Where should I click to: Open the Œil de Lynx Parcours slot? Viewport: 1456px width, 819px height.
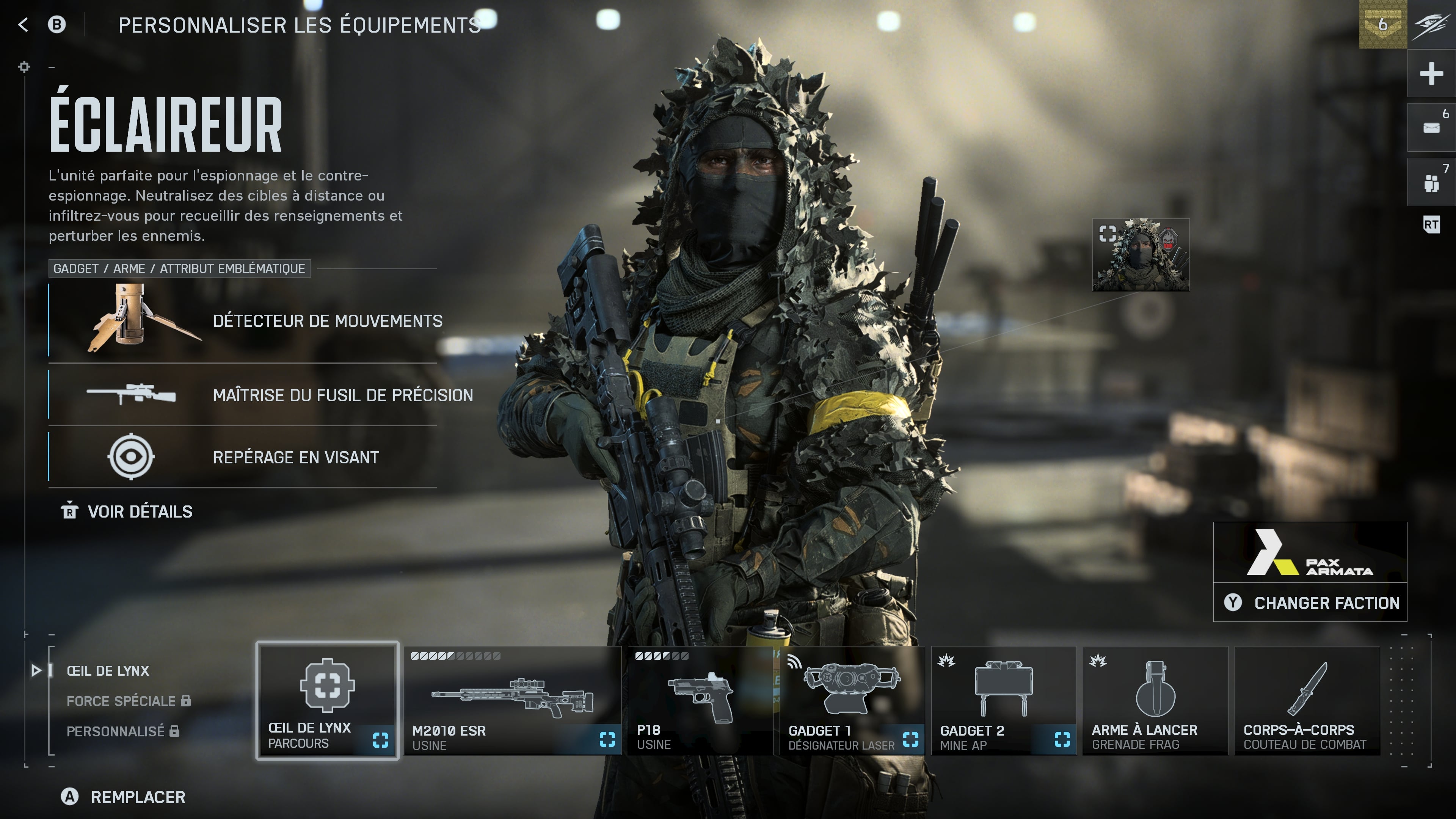[x=327, y=700]
